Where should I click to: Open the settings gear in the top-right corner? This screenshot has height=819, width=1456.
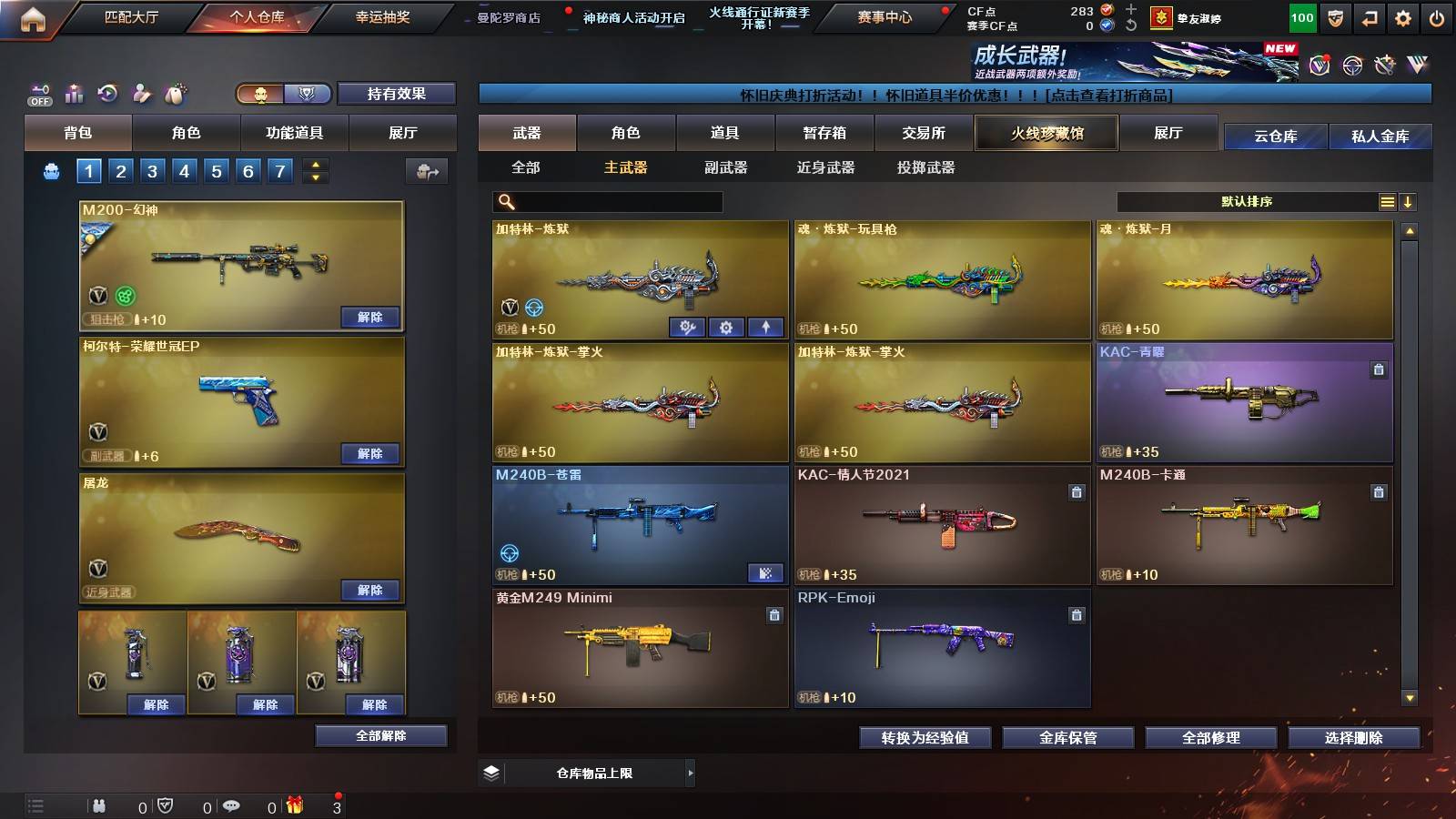pos(1402,16)
